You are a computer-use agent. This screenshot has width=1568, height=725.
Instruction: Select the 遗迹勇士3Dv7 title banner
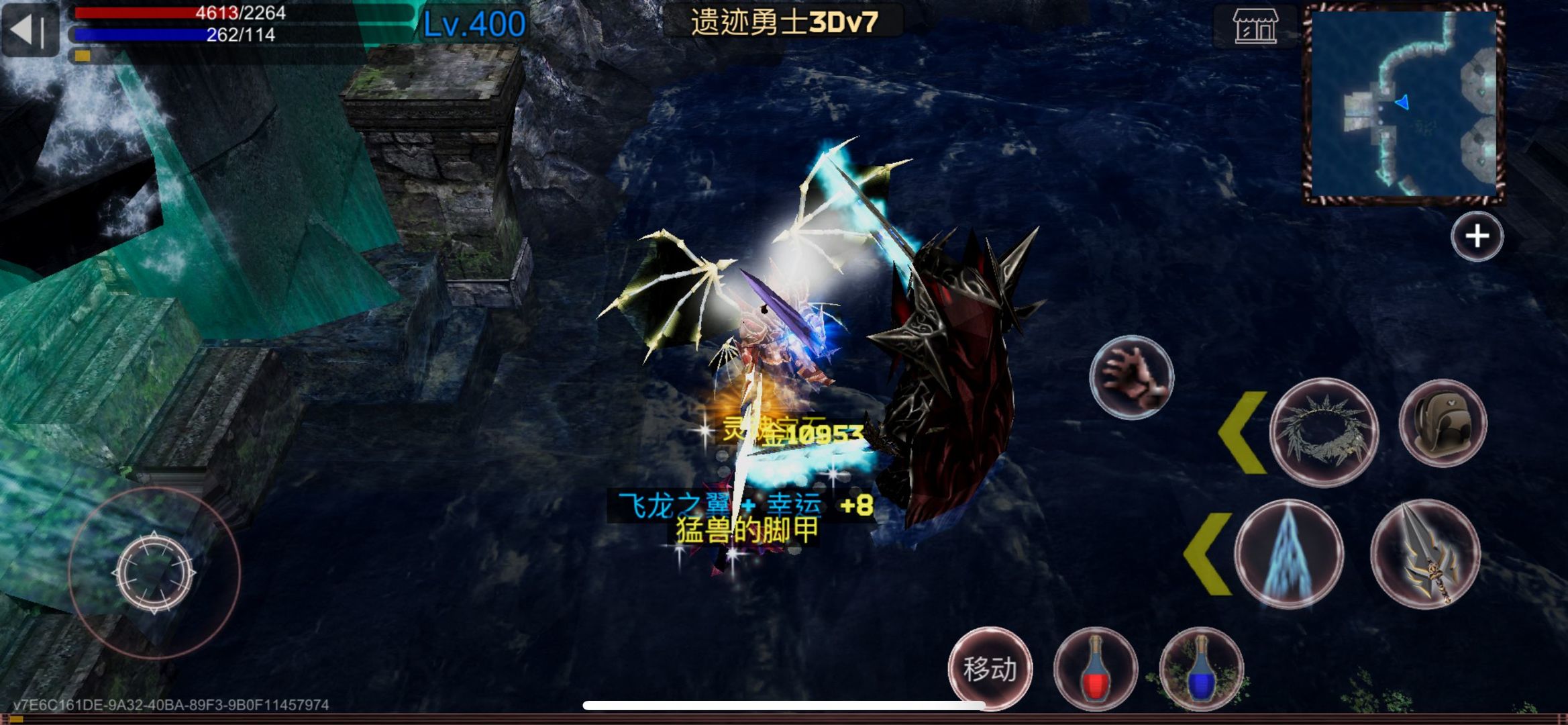point(785,20)
